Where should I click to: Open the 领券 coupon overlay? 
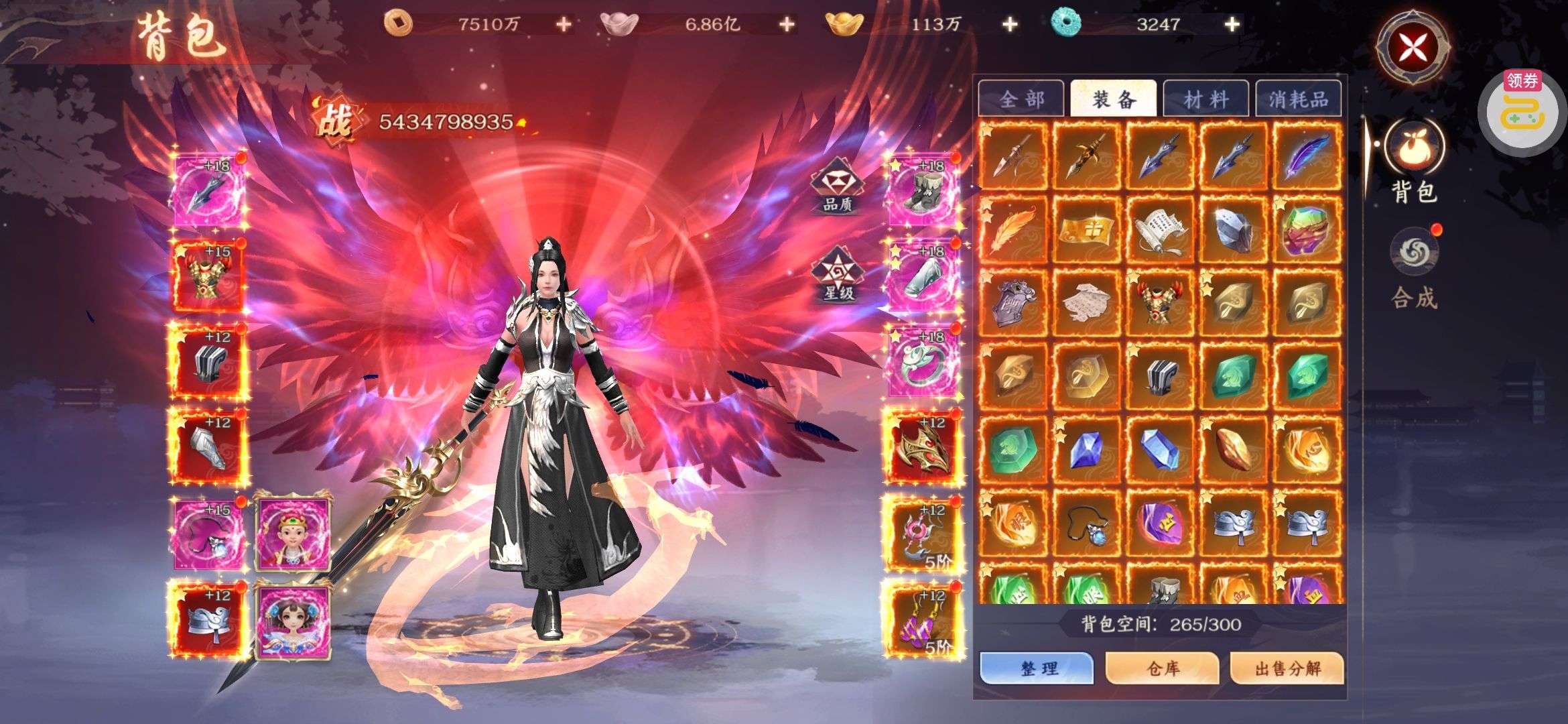(1522, 109)
